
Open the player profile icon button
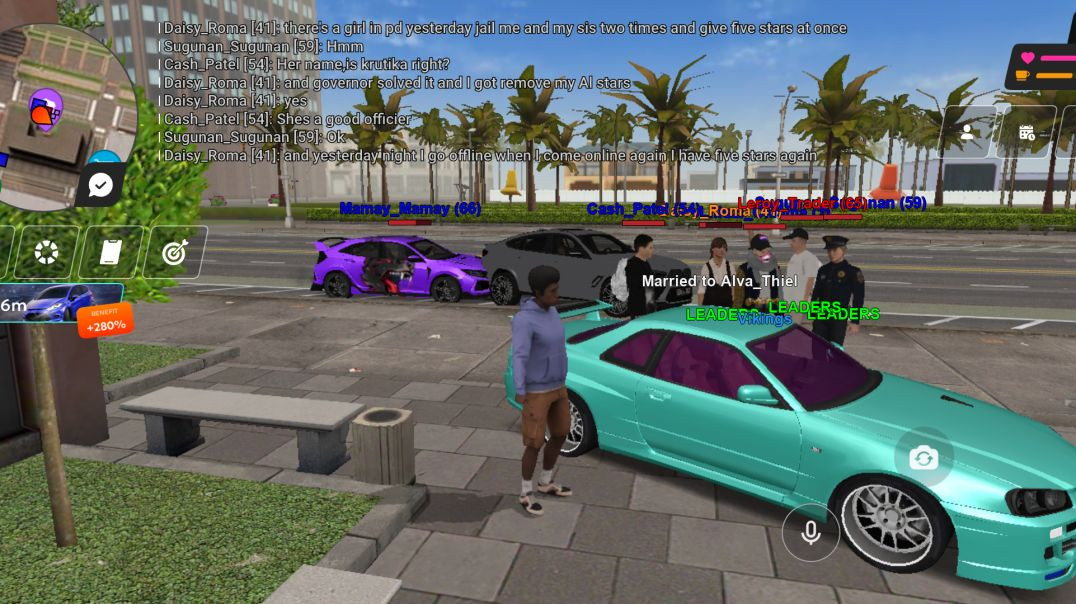coord(967,132)
